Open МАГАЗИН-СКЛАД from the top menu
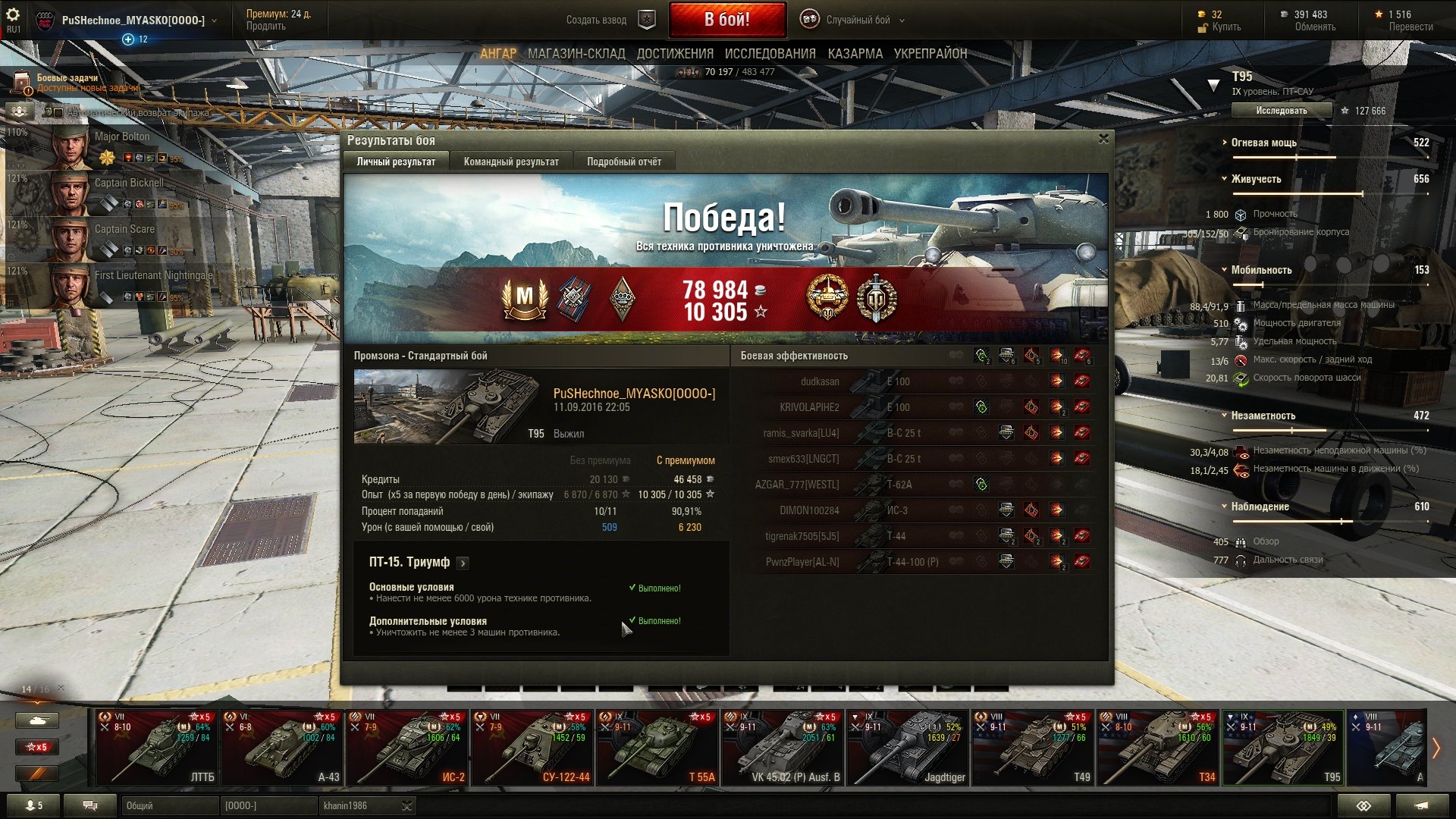Viewport: 1456px width, 819px height. (x=576, y=54)
